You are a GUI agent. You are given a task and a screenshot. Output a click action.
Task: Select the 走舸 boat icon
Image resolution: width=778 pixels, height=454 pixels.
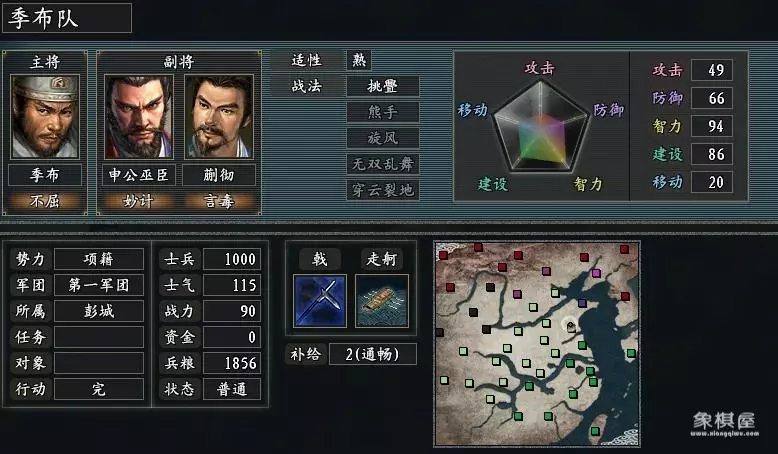tap(382, 300)
